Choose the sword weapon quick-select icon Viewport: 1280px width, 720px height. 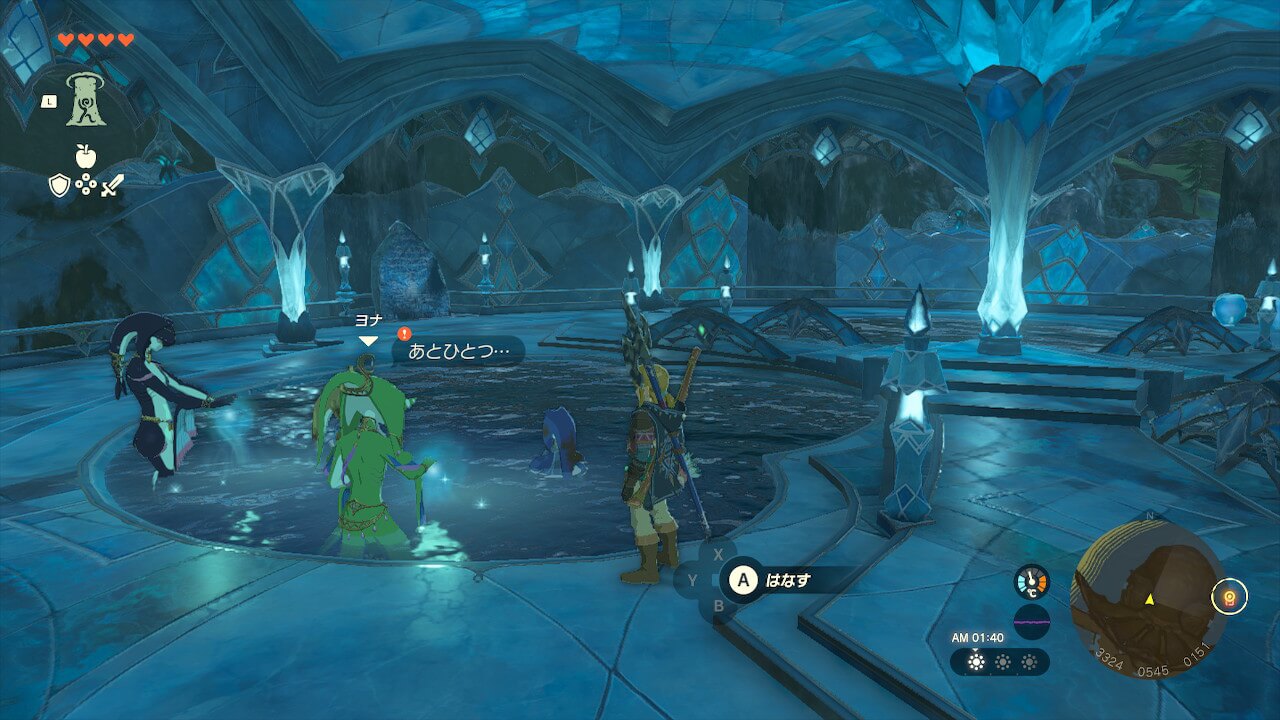113,184
